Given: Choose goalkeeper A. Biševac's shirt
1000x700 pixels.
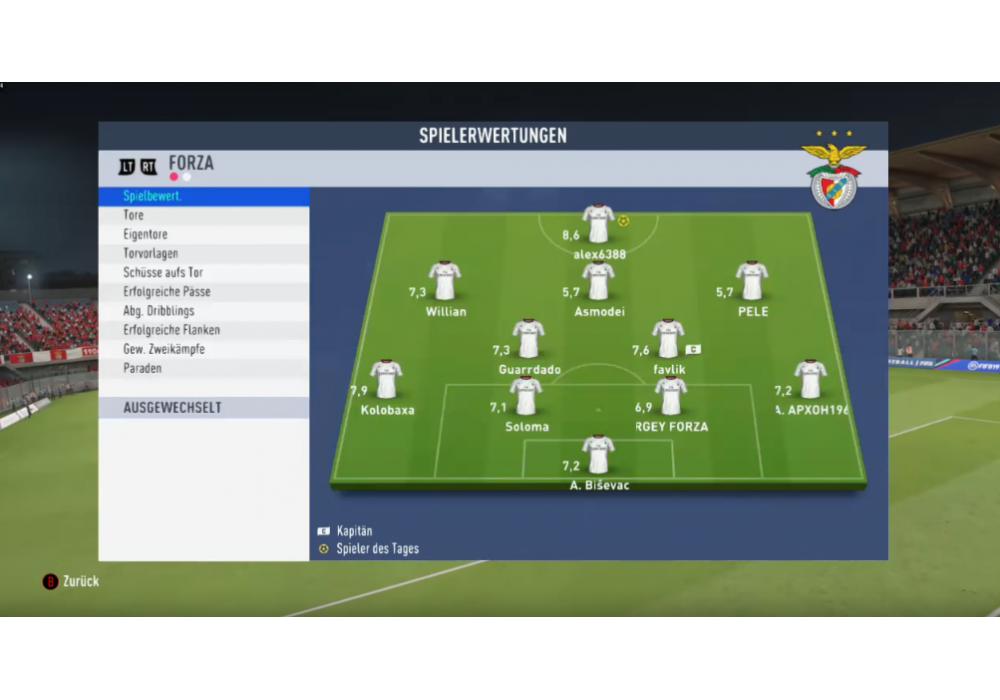Looking at the screenshot, I should click(x=598, y=455).
